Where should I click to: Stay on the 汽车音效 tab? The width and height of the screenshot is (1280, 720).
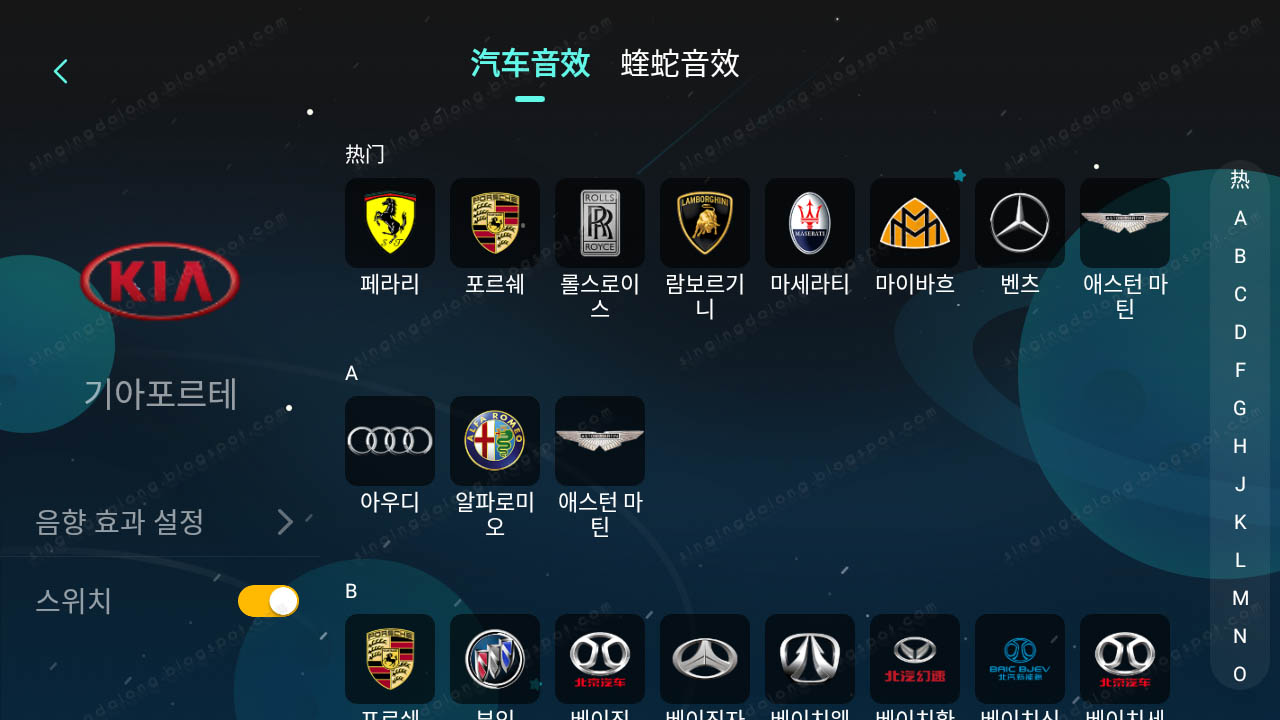click(530, 64)
